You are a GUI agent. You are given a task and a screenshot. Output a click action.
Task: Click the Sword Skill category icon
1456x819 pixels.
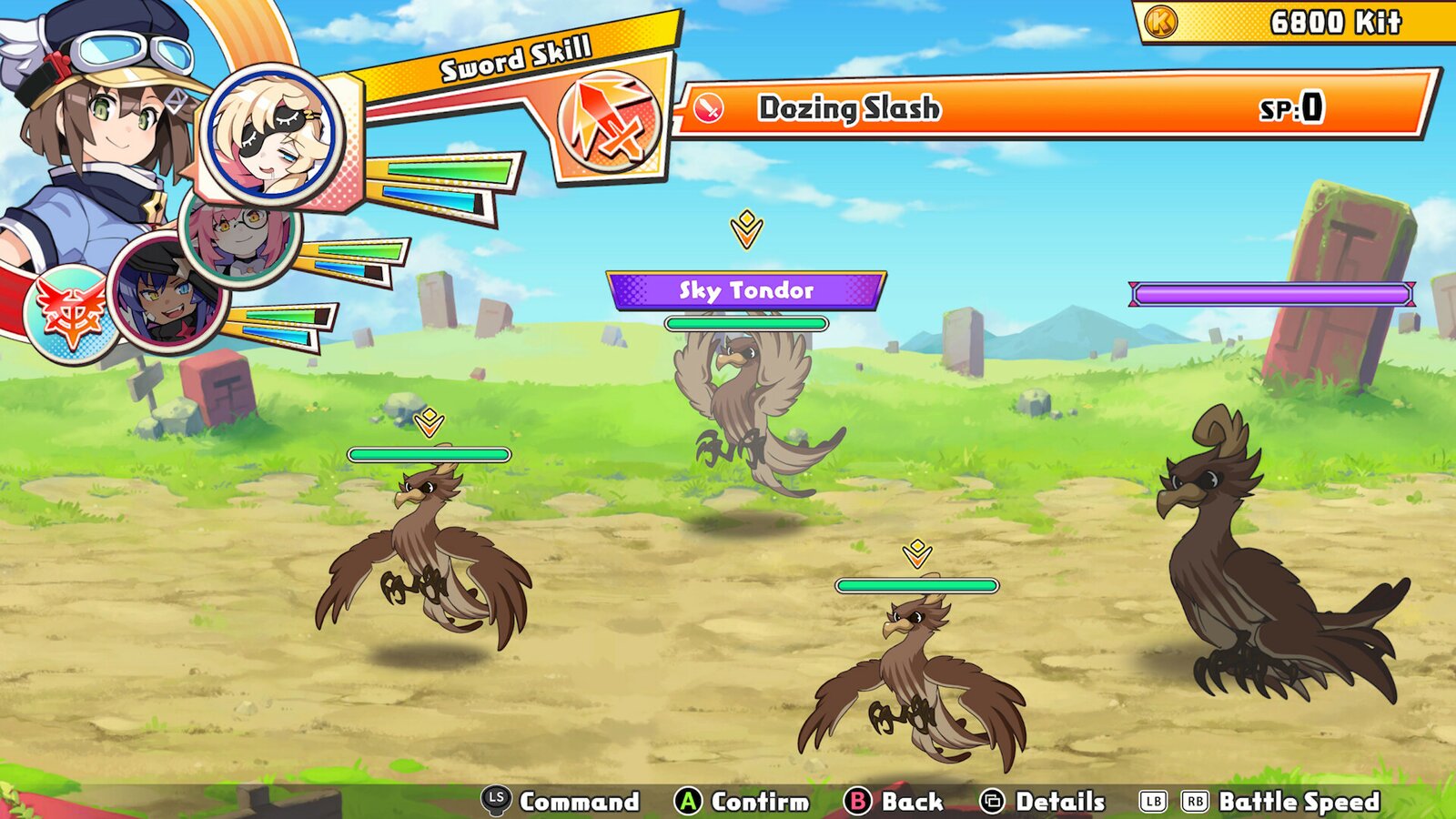pyautogui.click(x=607, y=121)
